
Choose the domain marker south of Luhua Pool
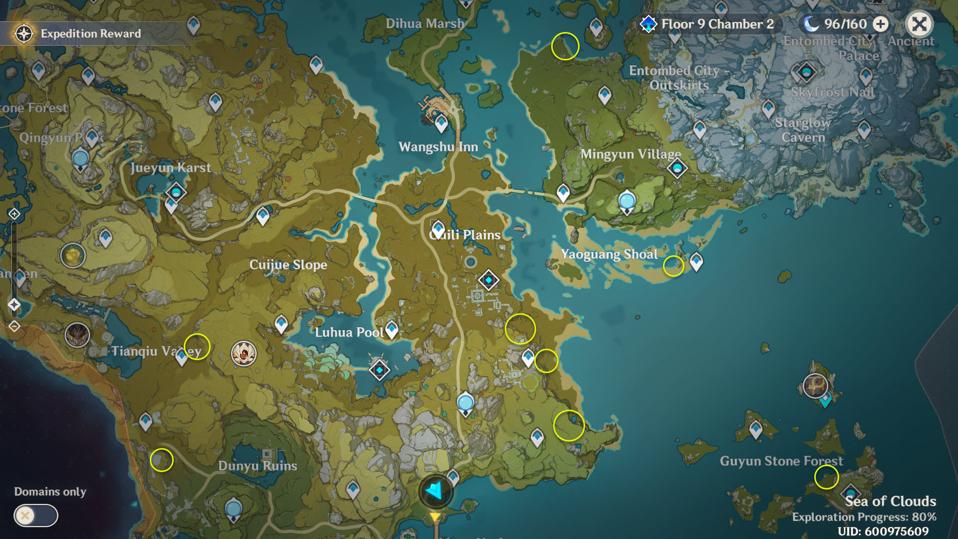click(380, 370)
